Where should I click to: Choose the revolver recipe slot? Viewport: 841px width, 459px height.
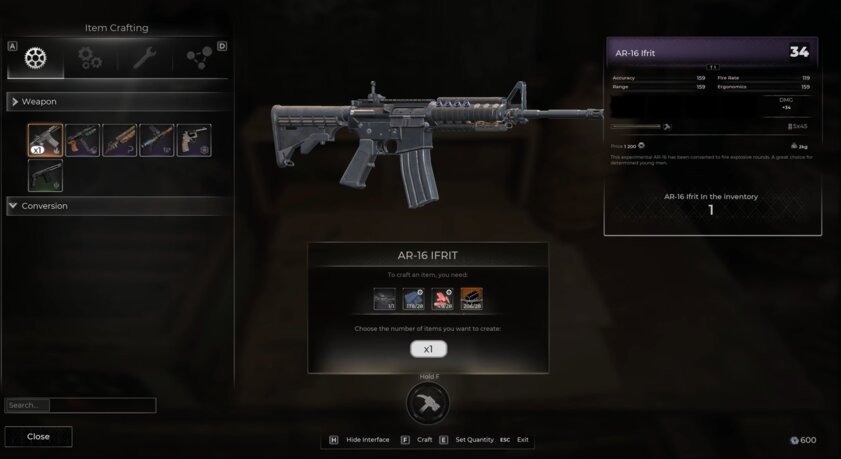[x=193, y=140]
